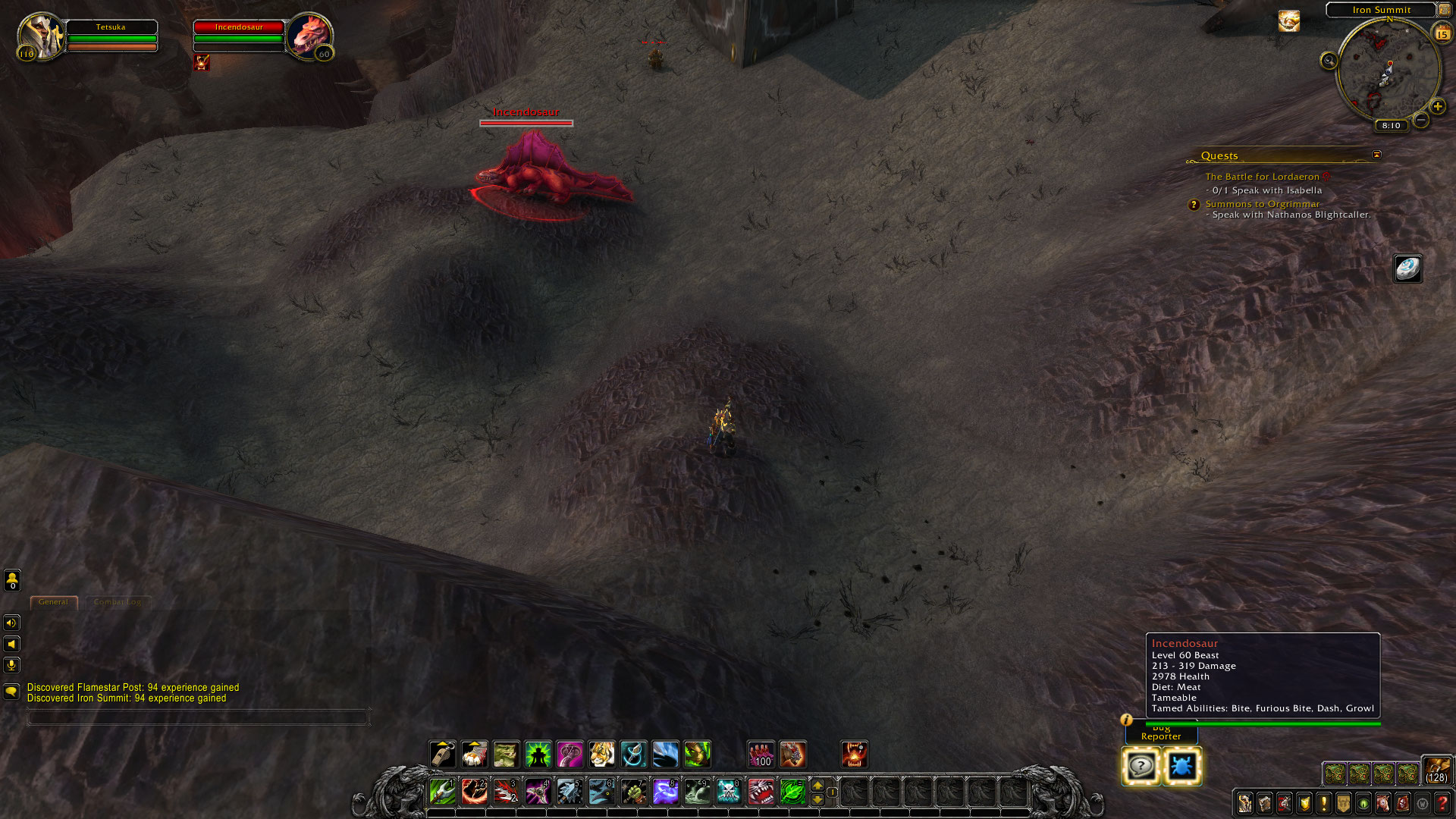Screen dimensions: 1456x819
Task: Use the whistle pet ability
Action: [x=442, y=755]
